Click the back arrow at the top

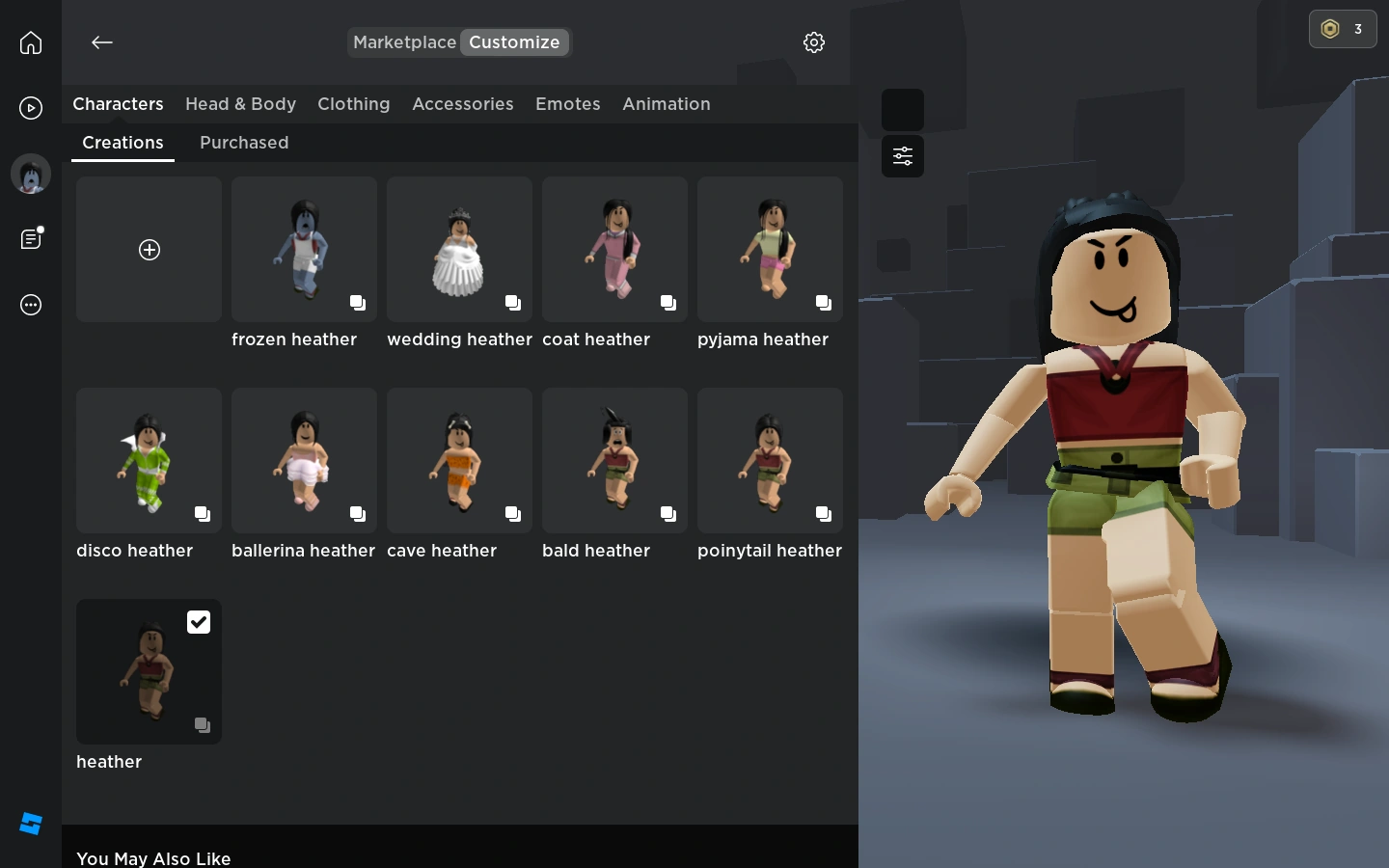coord(102,42)
